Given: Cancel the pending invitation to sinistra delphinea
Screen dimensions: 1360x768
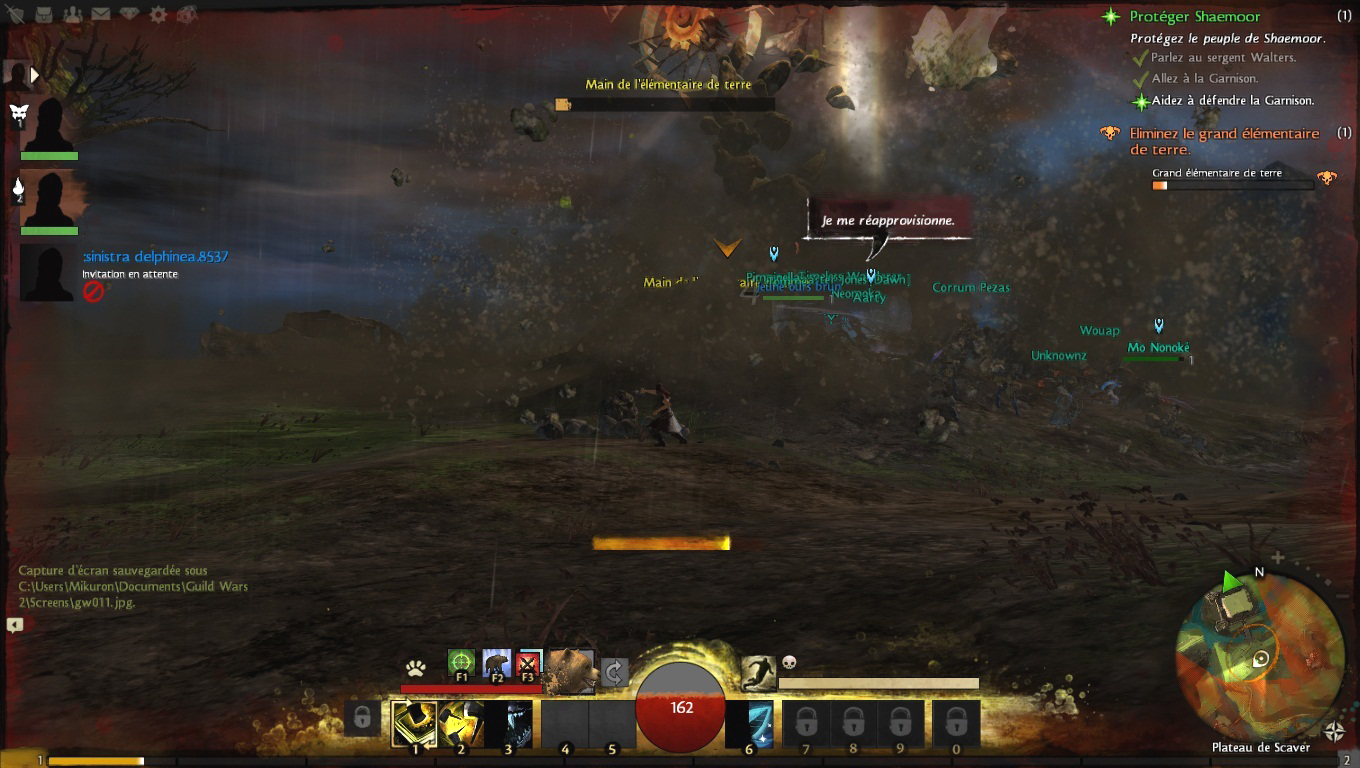Looking at the screenshot, I should (x=93, y=291).
